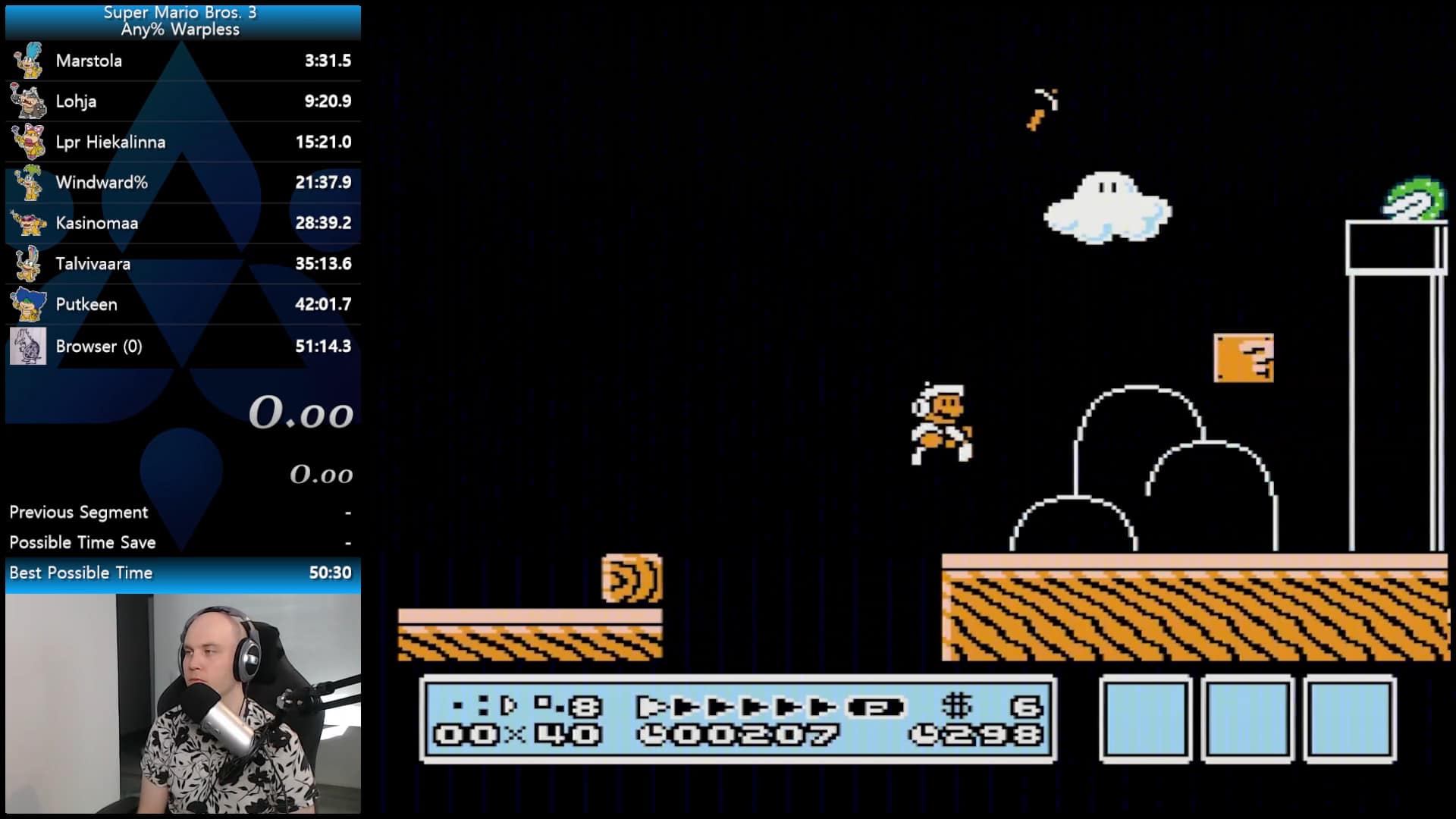Select the Best Possible Time 50:30 row
Viewport: 1456px width, 819px height.
(180, 573)
